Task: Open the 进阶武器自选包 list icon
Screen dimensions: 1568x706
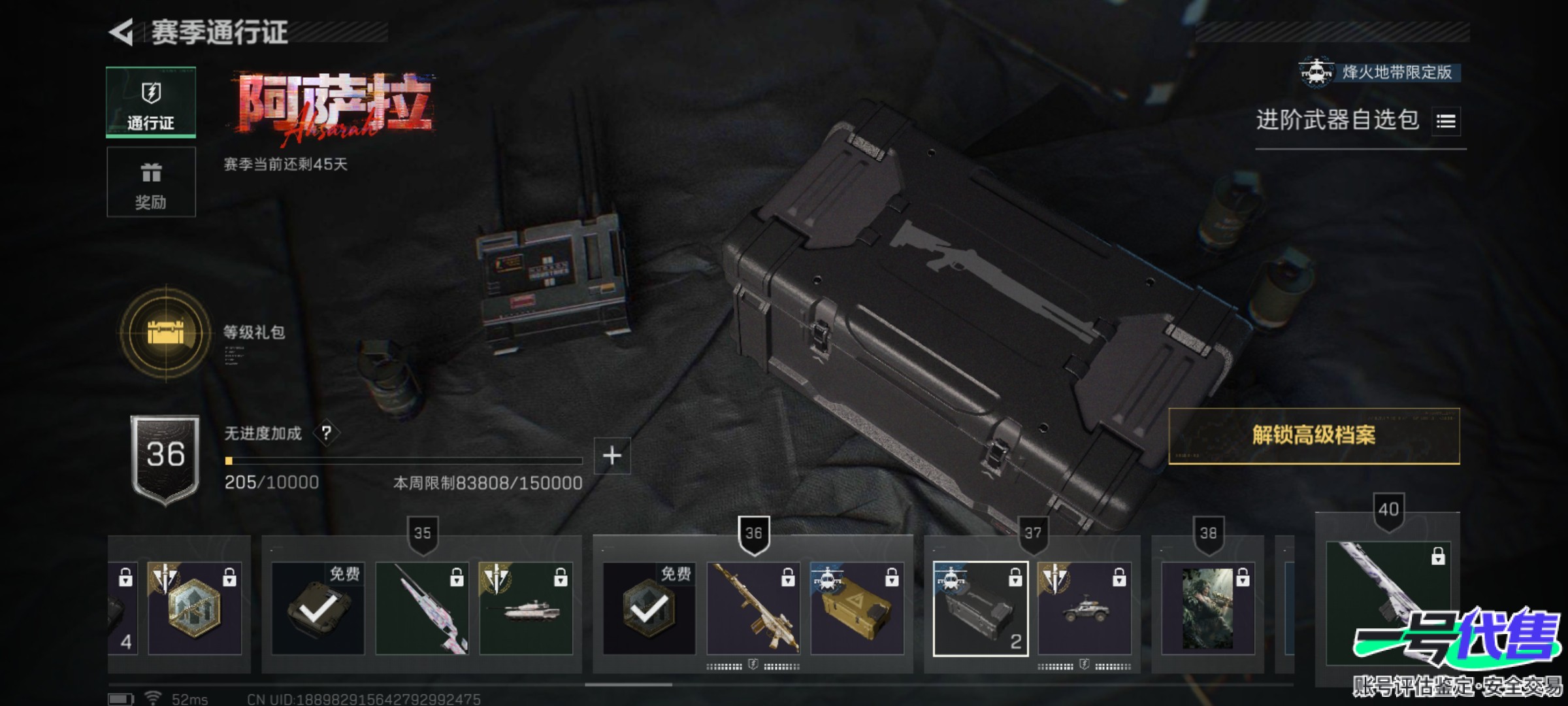Action: click(x=1445, y=122)
